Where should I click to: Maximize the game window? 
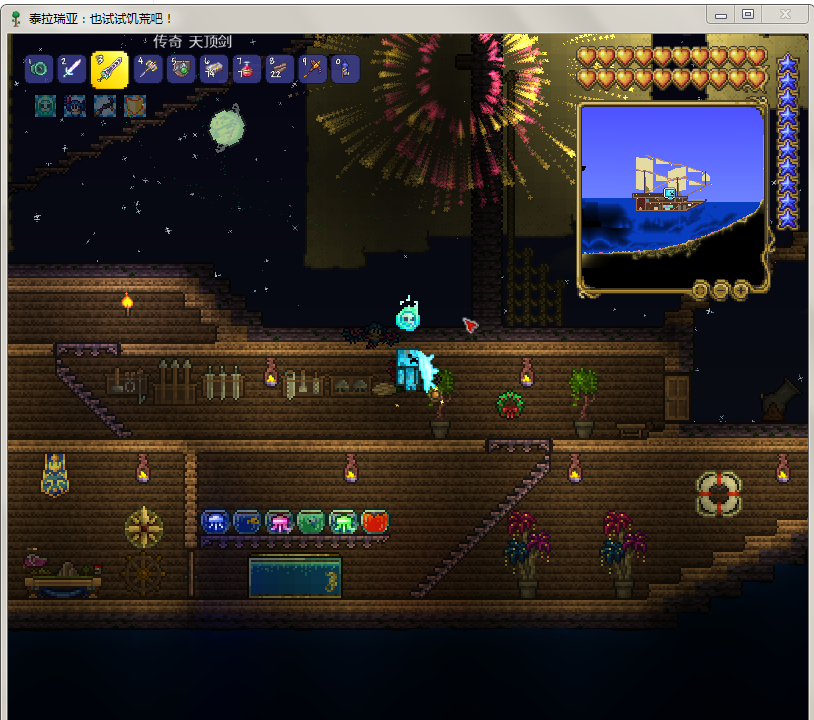pyautogui.click(x=748, y=14)
